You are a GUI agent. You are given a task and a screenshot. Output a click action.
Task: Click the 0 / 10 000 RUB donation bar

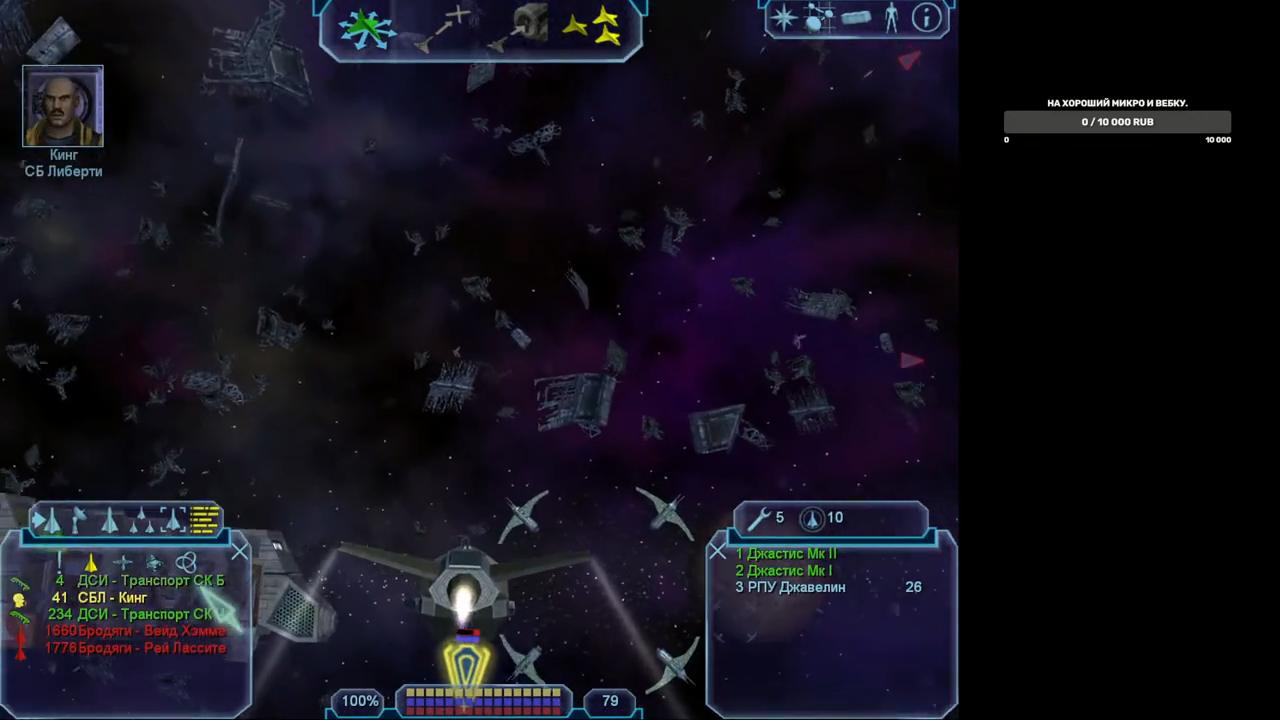(1117, 122)
